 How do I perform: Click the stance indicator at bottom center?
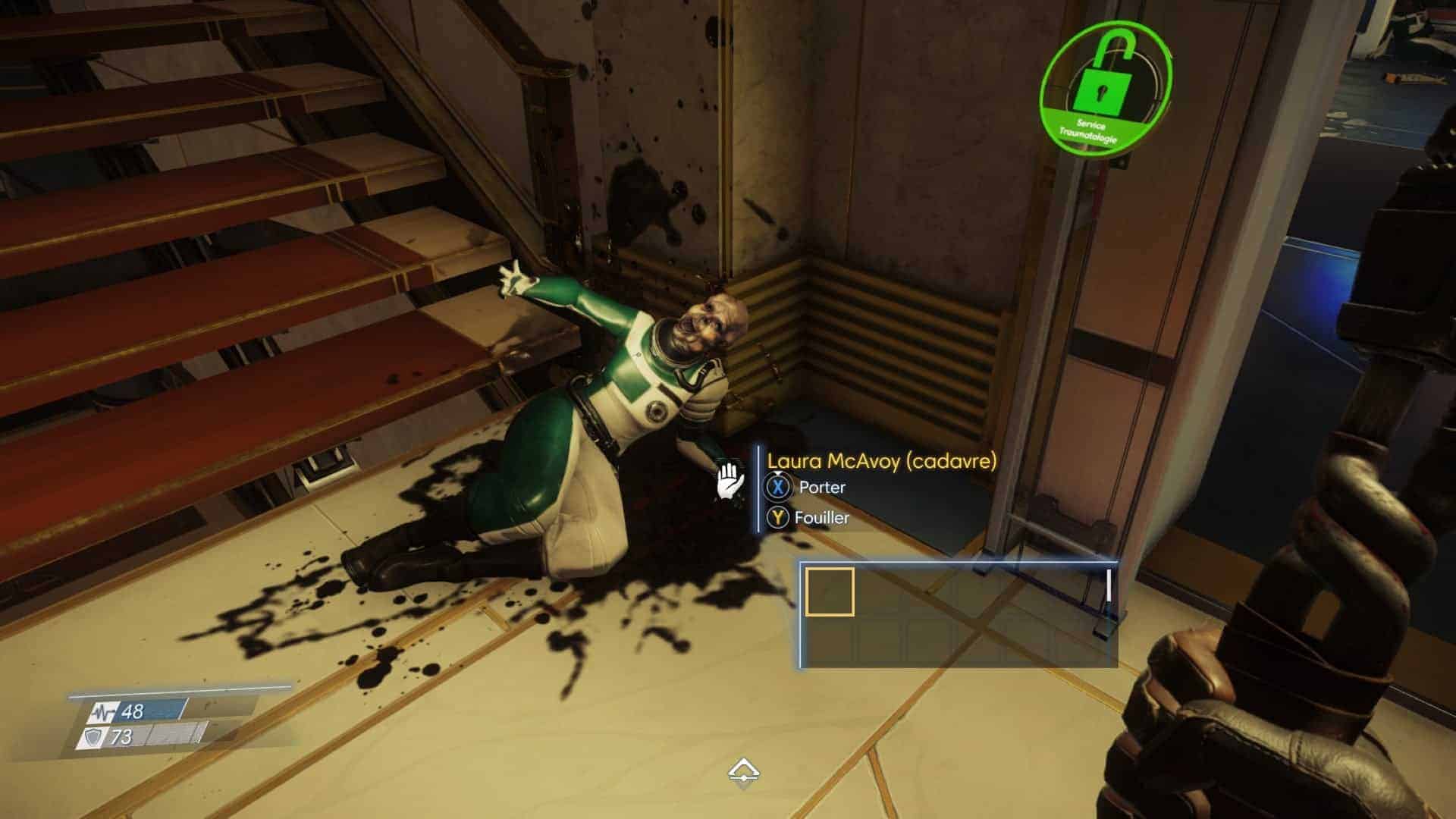point(744,773)
